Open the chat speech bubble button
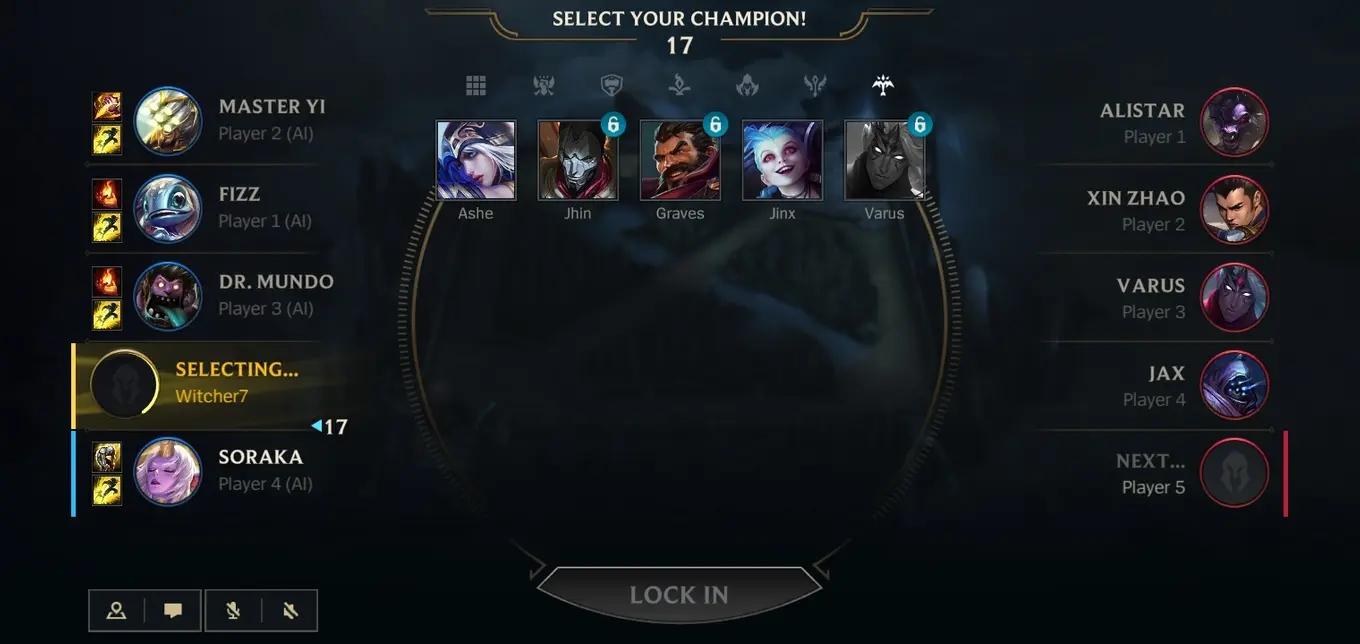 tap(173, 610)
